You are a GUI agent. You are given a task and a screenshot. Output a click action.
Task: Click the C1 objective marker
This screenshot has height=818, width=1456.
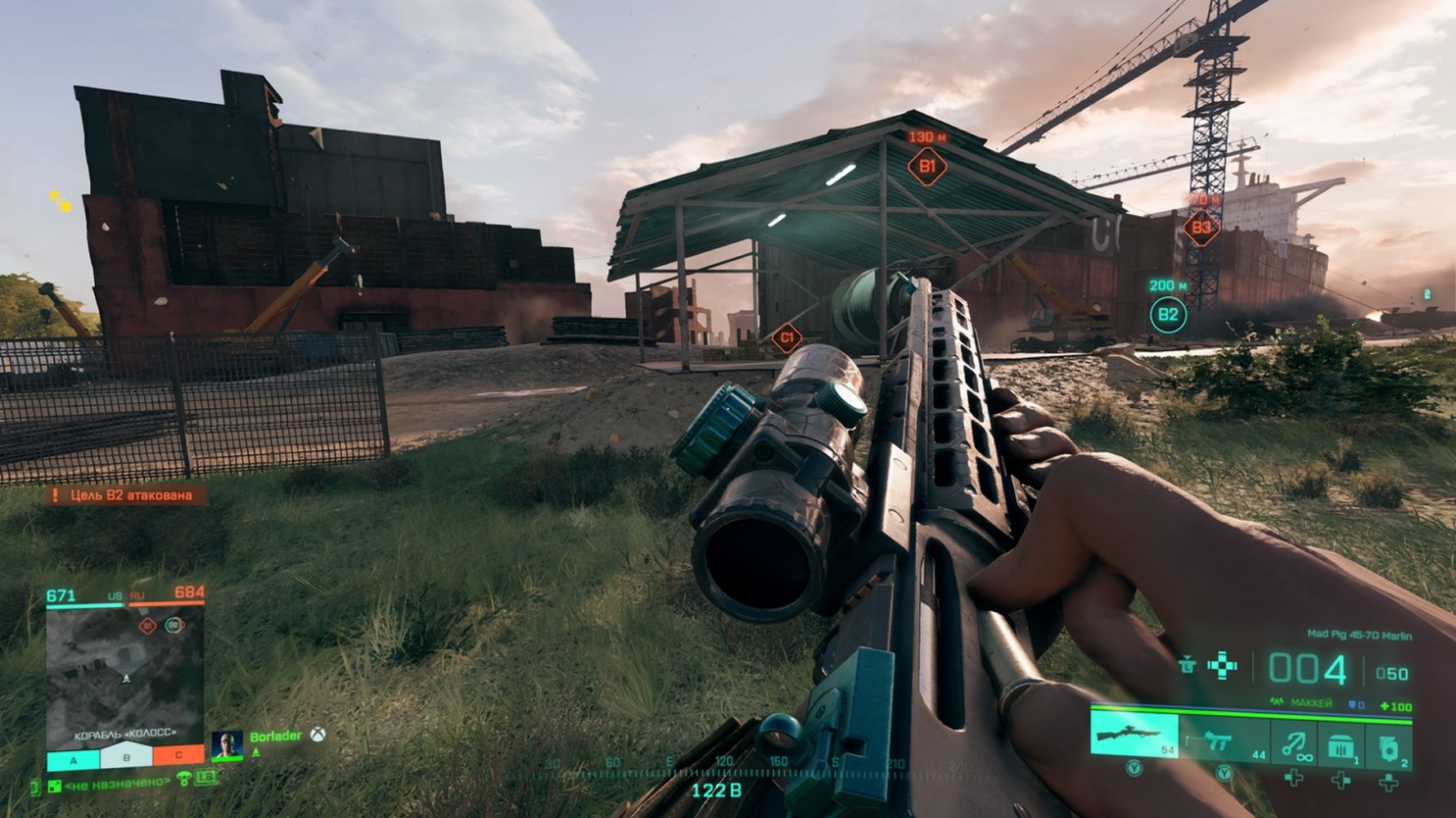(787, 337)
